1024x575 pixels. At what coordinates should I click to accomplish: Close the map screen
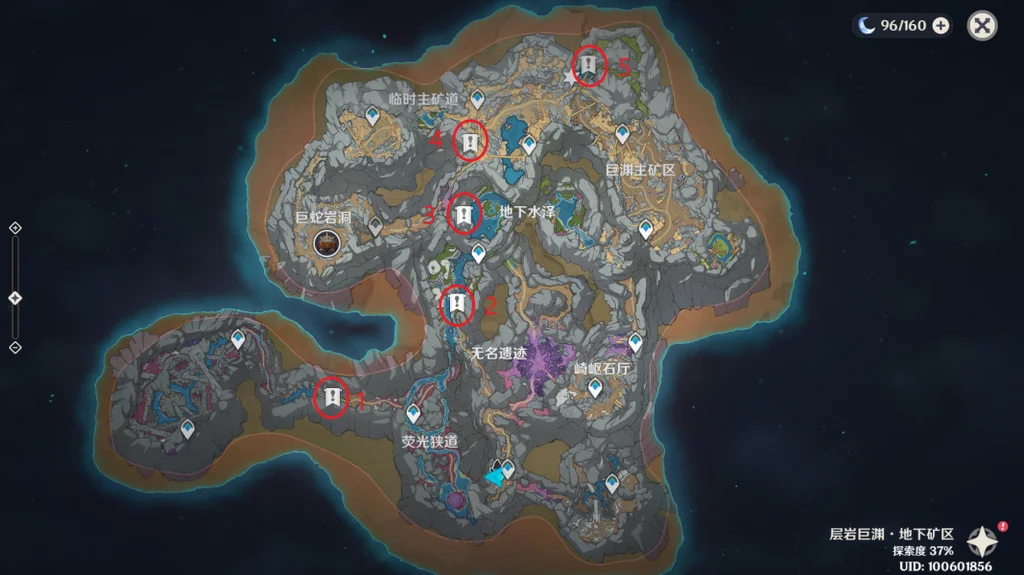(x=982, y=26)
